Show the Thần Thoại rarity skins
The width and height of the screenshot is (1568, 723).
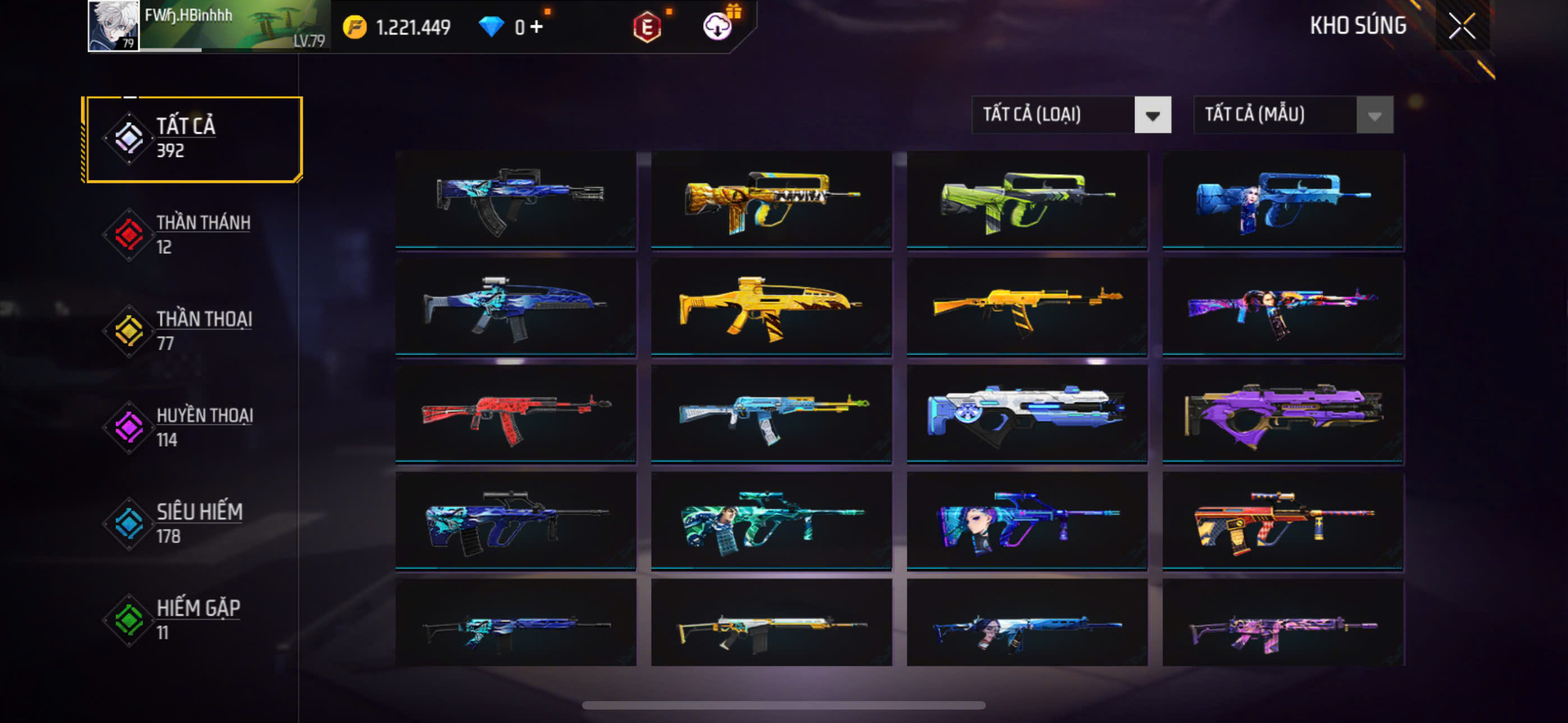click(193, 331)
